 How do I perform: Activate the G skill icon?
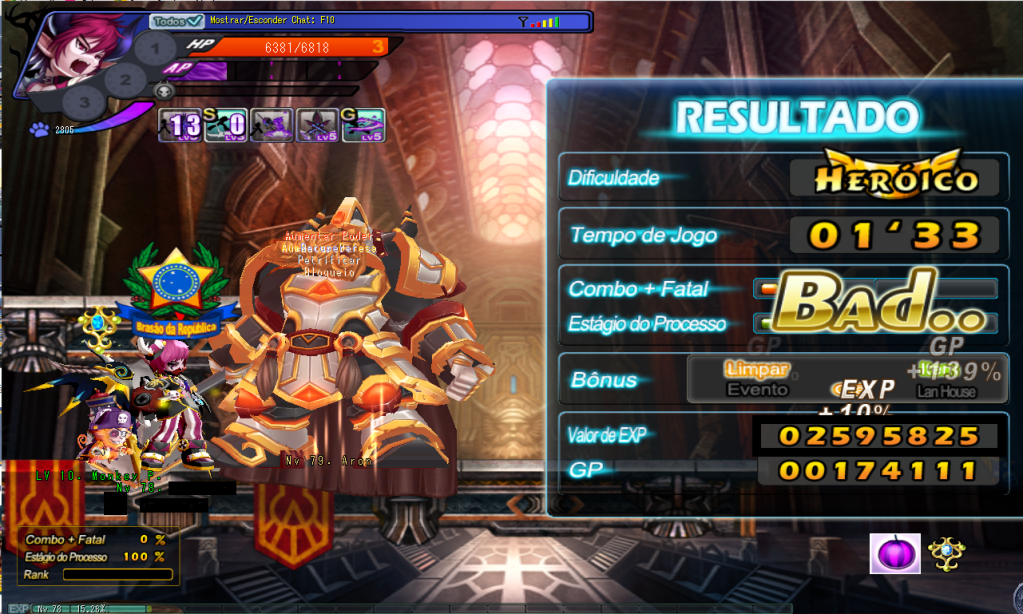364,126
